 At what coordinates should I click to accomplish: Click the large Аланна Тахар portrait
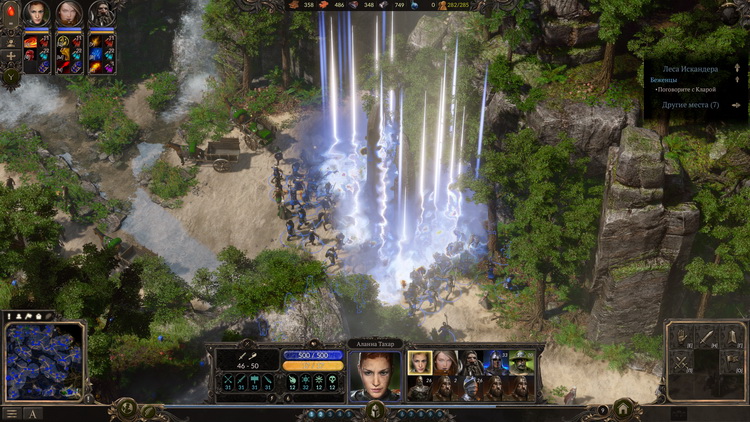click(375, 375)
